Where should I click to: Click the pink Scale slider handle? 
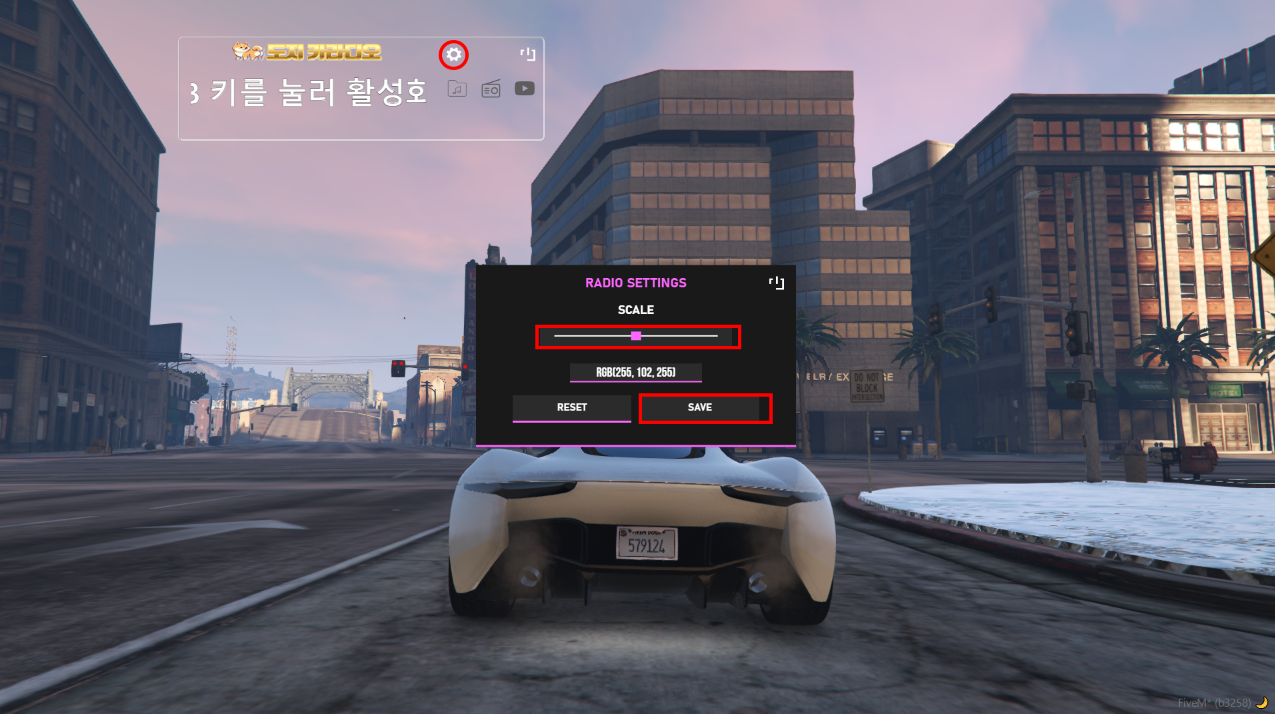tap(636, 336)
